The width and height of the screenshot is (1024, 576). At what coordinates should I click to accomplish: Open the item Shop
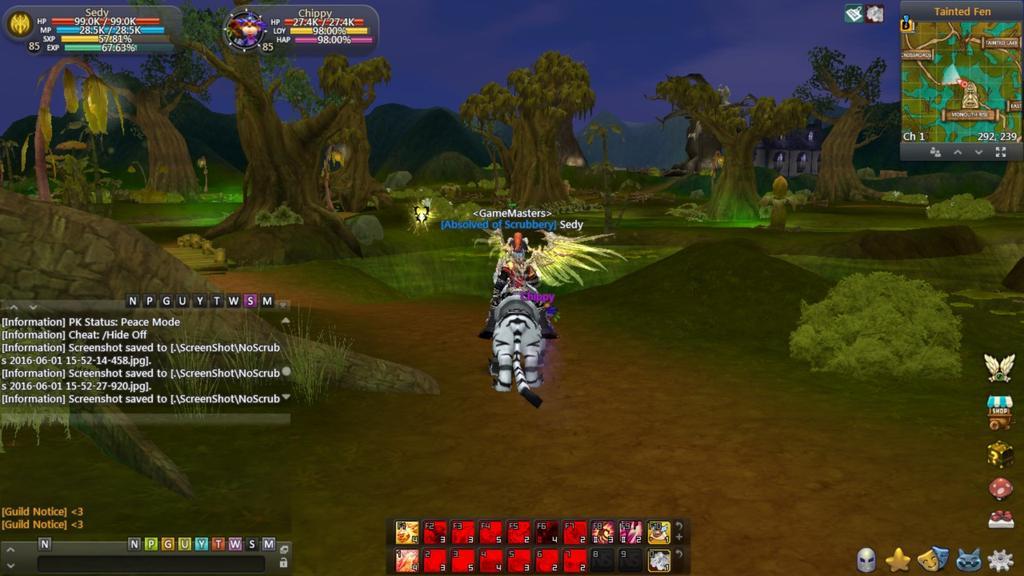999,410
